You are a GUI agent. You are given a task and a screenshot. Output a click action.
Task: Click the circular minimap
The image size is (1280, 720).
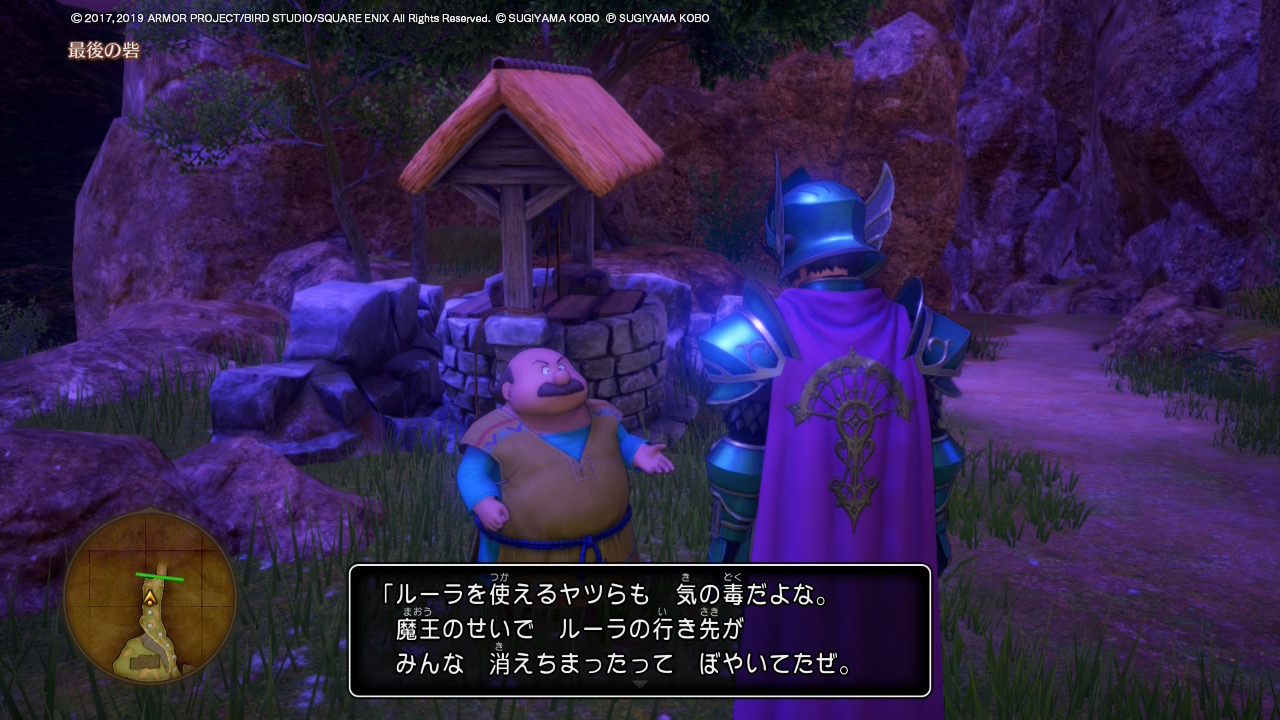[150, 598]
